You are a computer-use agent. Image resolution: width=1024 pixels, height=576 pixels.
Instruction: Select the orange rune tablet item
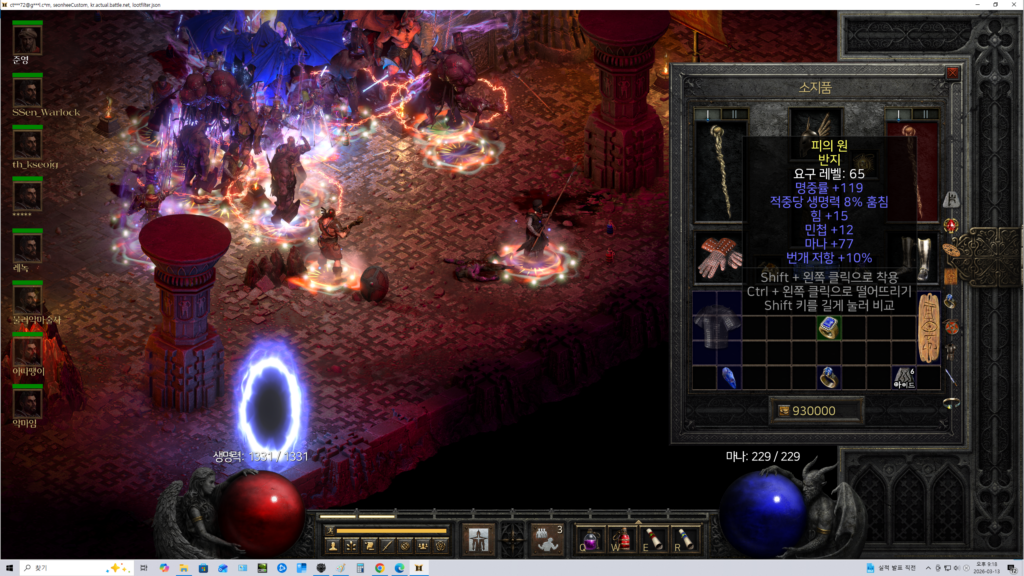pyautogui.click(x=928, y=327)
